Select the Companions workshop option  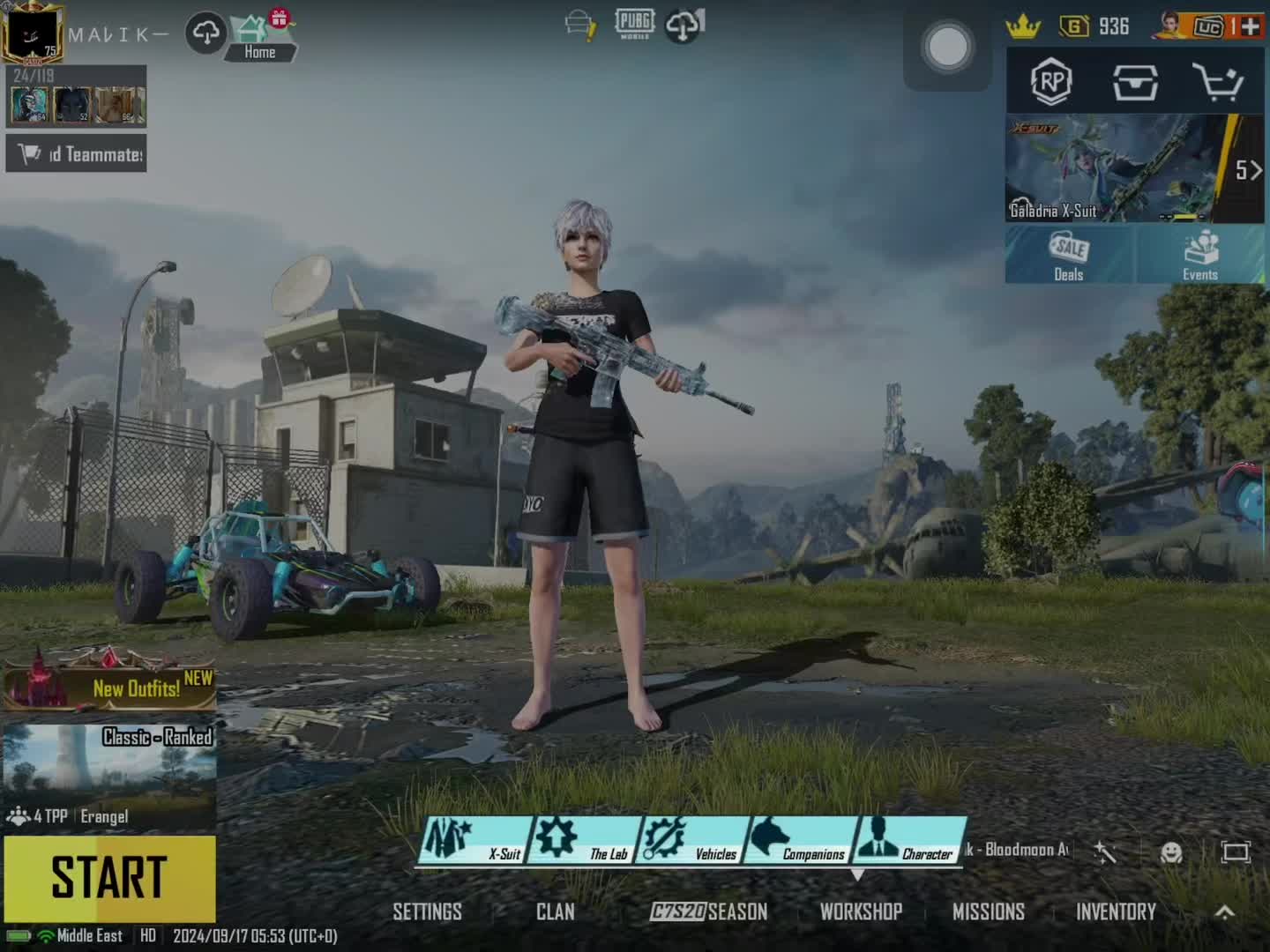799,840
